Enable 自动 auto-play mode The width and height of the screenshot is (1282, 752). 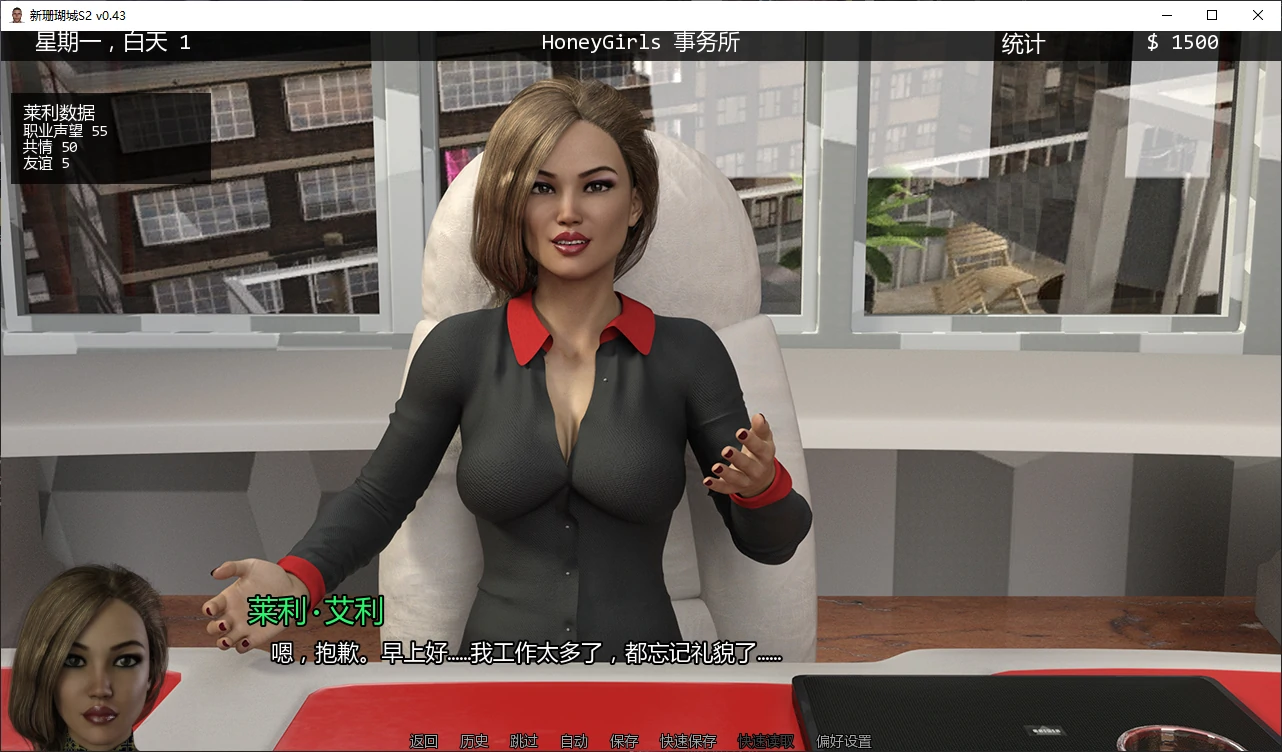tap(573, 741)
